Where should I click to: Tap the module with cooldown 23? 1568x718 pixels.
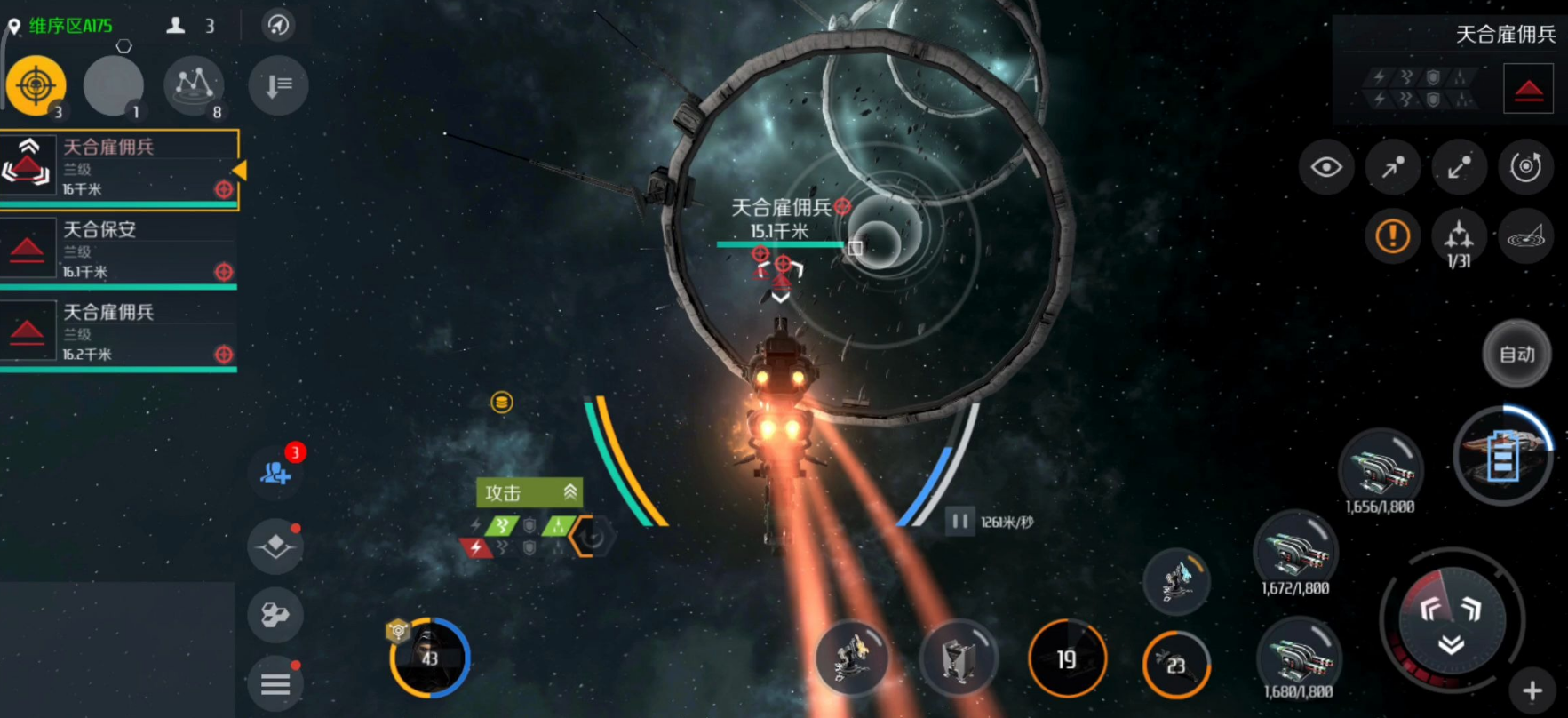[1175, 665]
